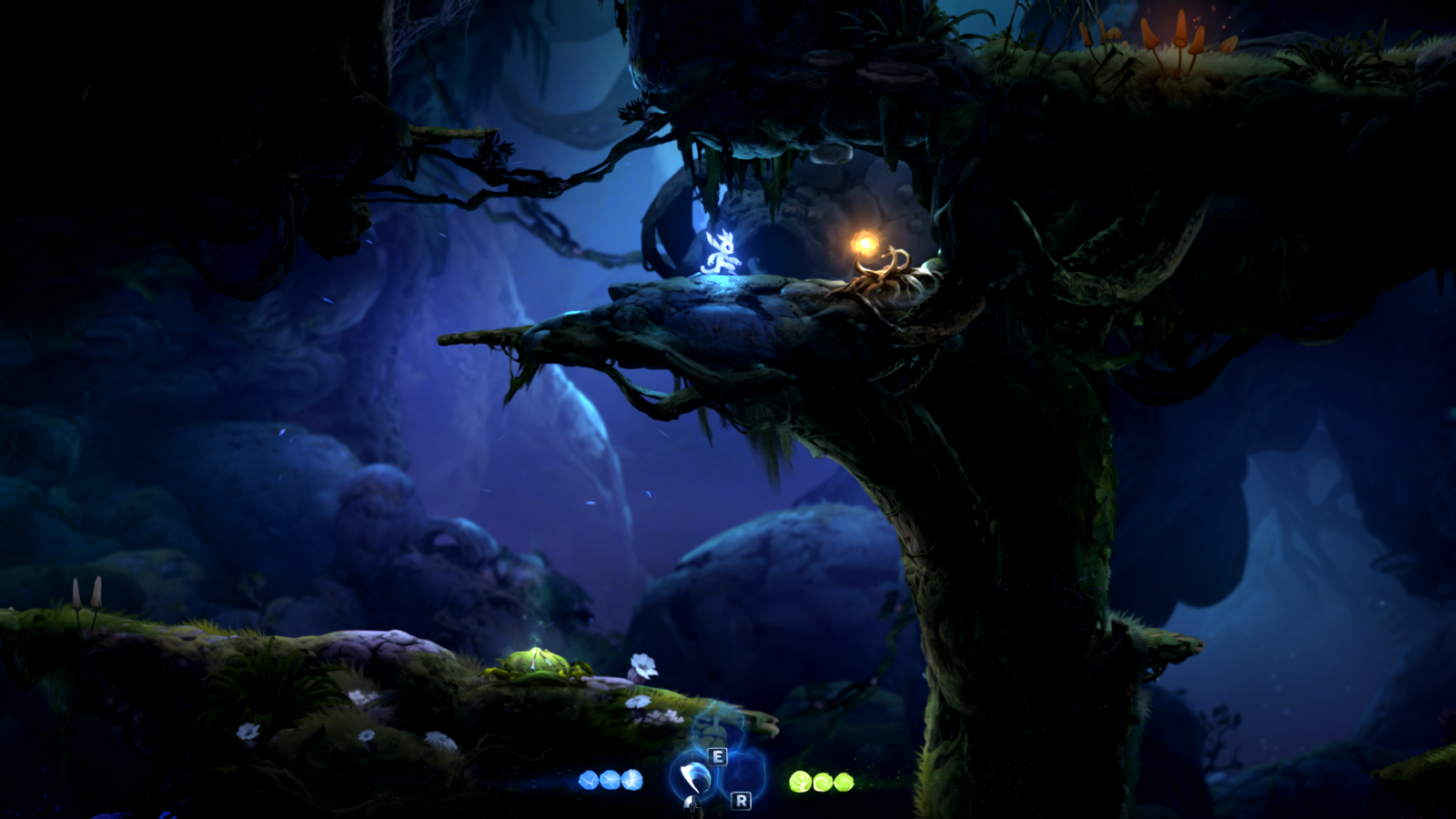The width and height of the screenshot is (1456, 819).
Task: Select Ori, the glowing spirit character
Action: 722,255
